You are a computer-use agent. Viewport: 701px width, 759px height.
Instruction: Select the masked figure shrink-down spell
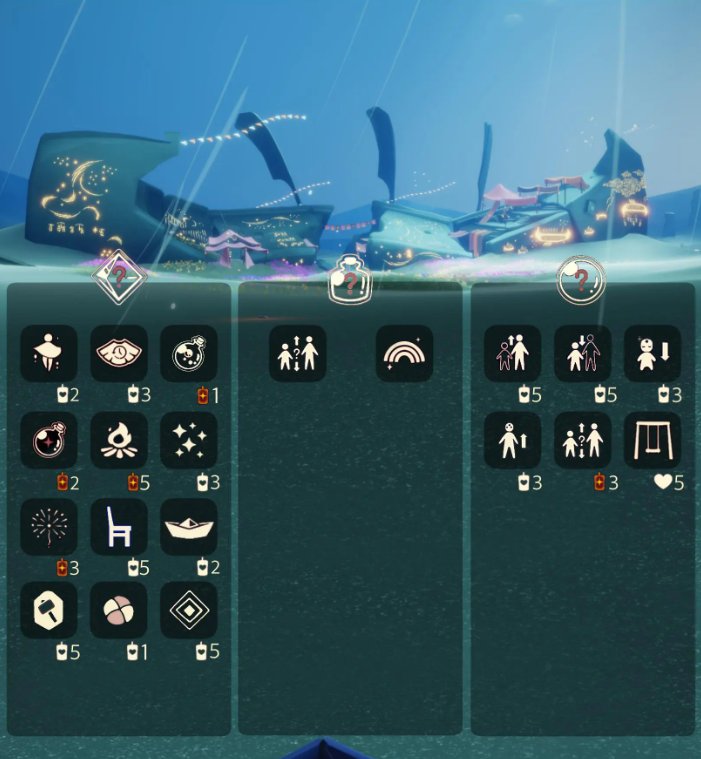(x=653, y=353)
